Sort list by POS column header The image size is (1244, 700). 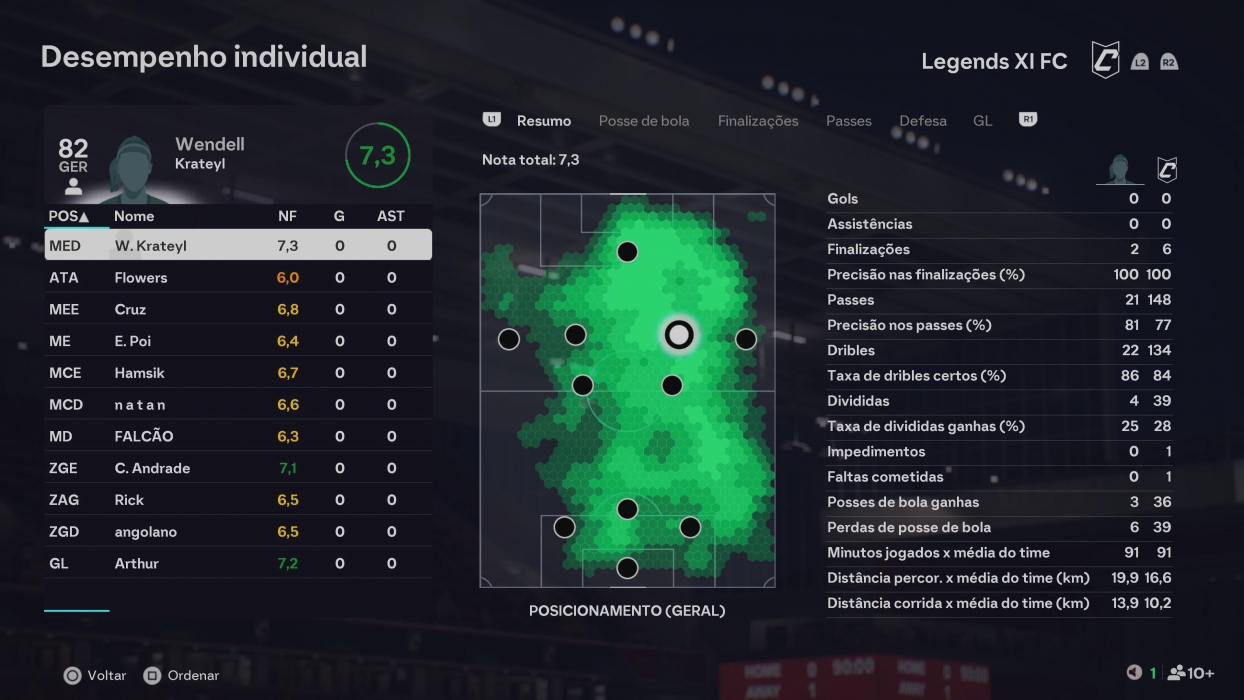click(68, 216)
